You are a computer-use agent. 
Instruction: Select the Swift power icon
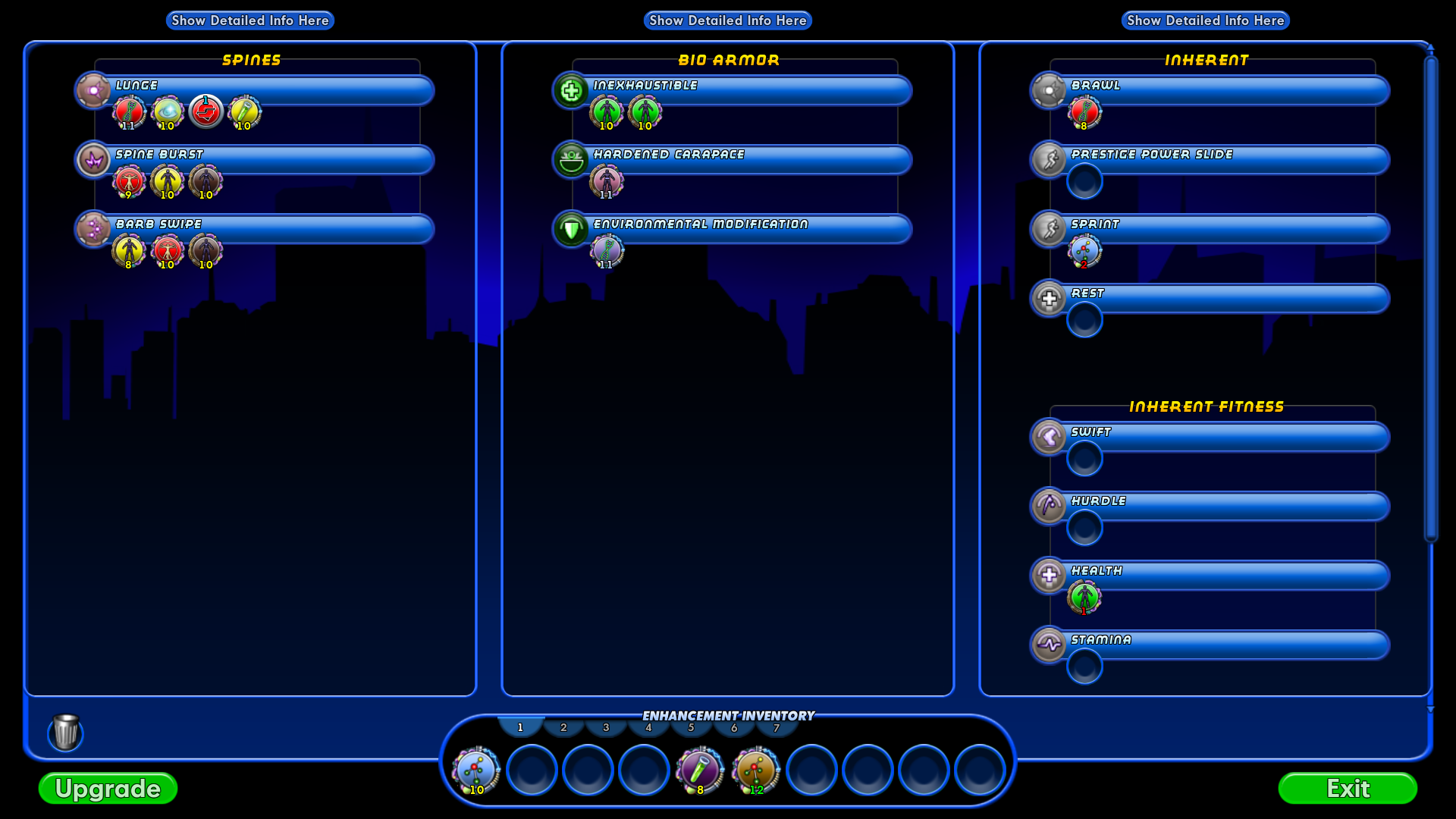(1049, 437)
